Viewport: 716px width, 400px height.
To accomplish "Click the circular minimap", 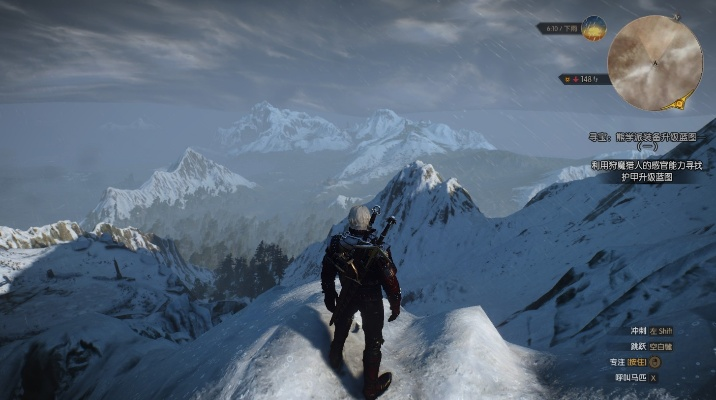I will (654, 62).
